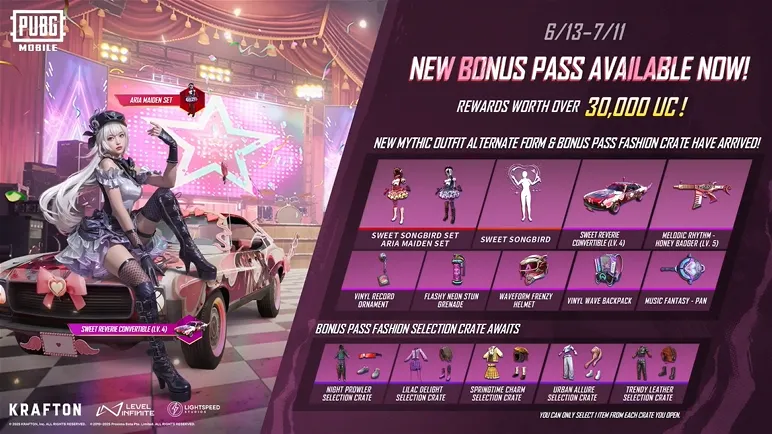Click the Vinyl Record Ornament tile

[x=384, y=279]
